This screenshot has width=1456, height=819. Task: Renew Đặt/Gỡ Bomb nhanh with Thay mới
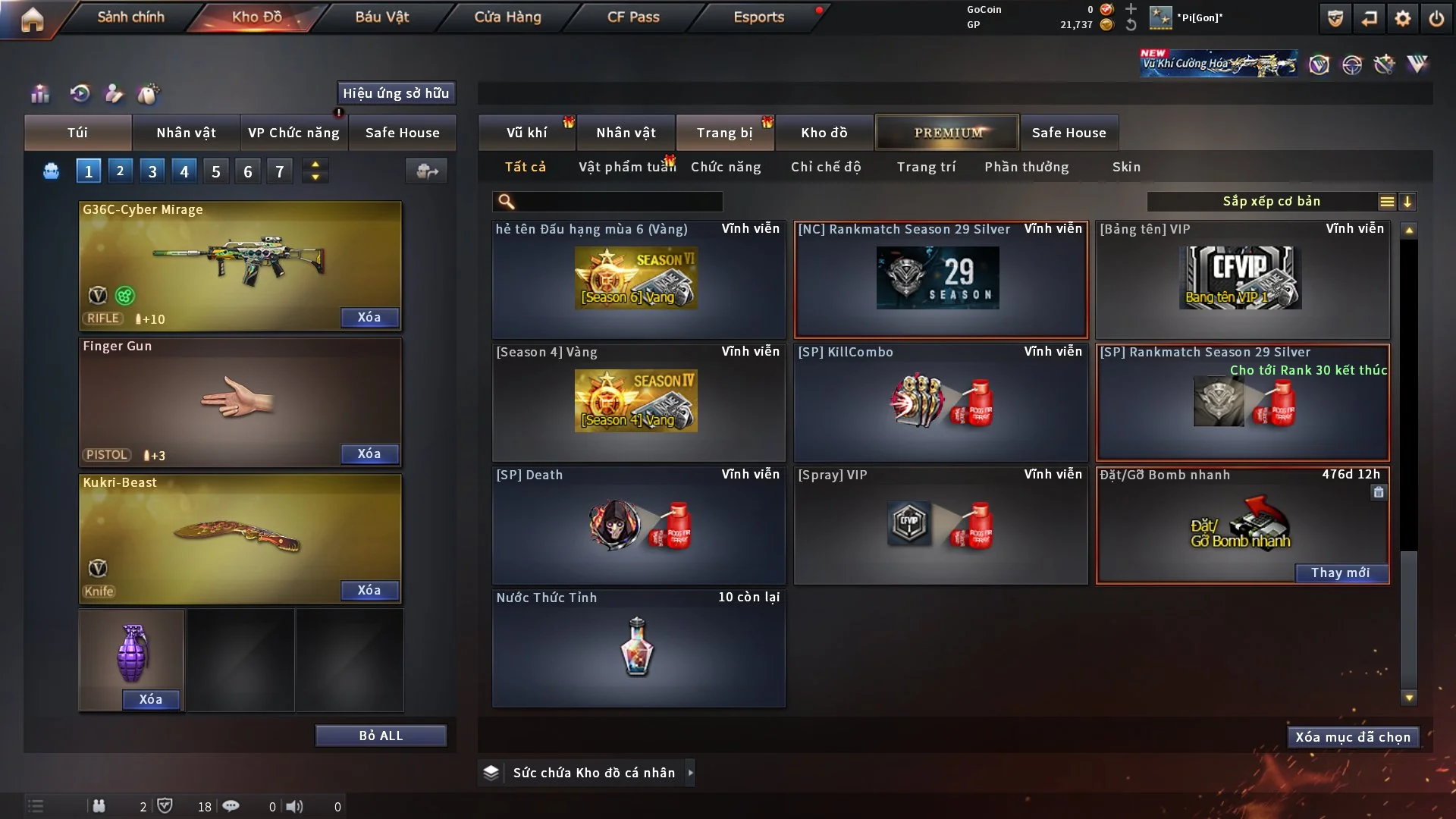[1340, 573]
